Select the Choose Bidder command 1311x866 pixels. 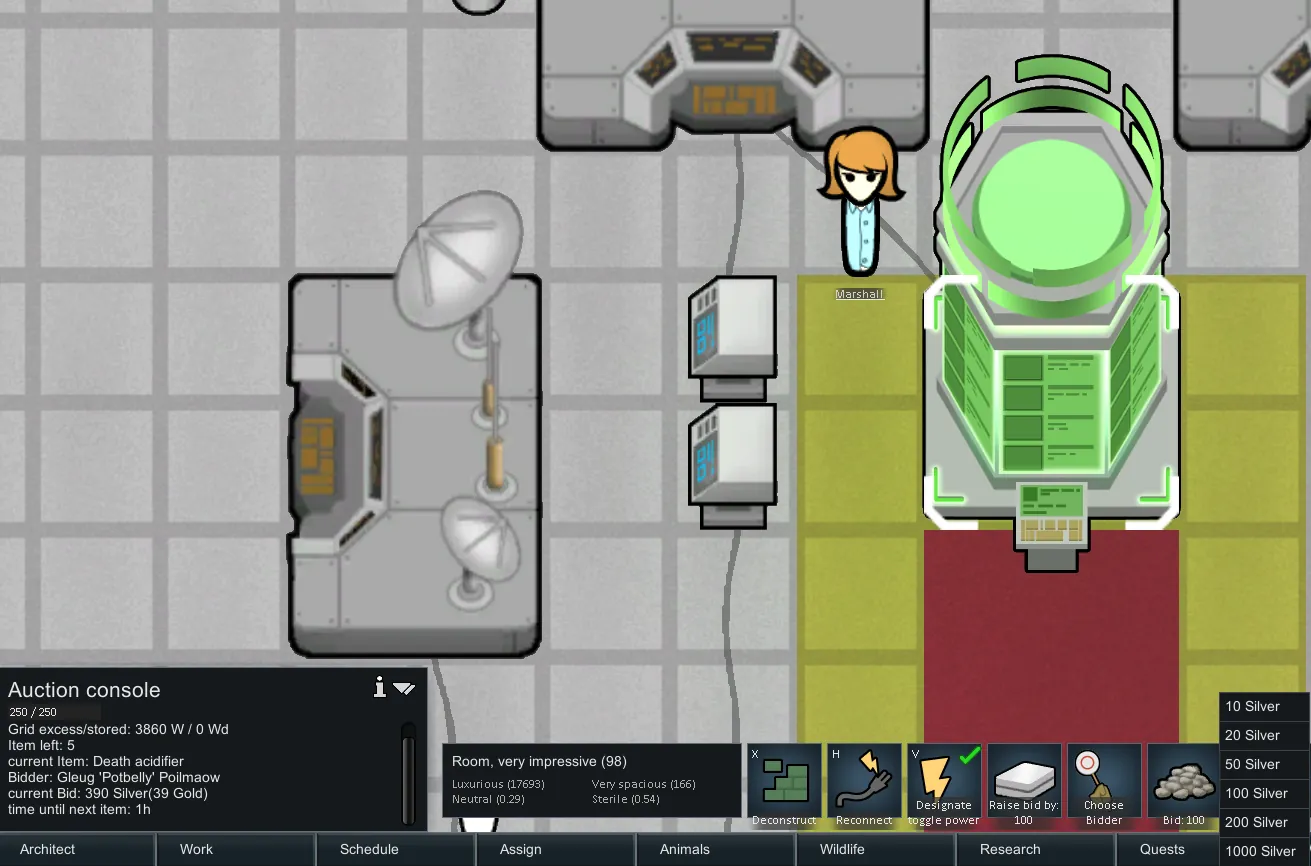1104,786
